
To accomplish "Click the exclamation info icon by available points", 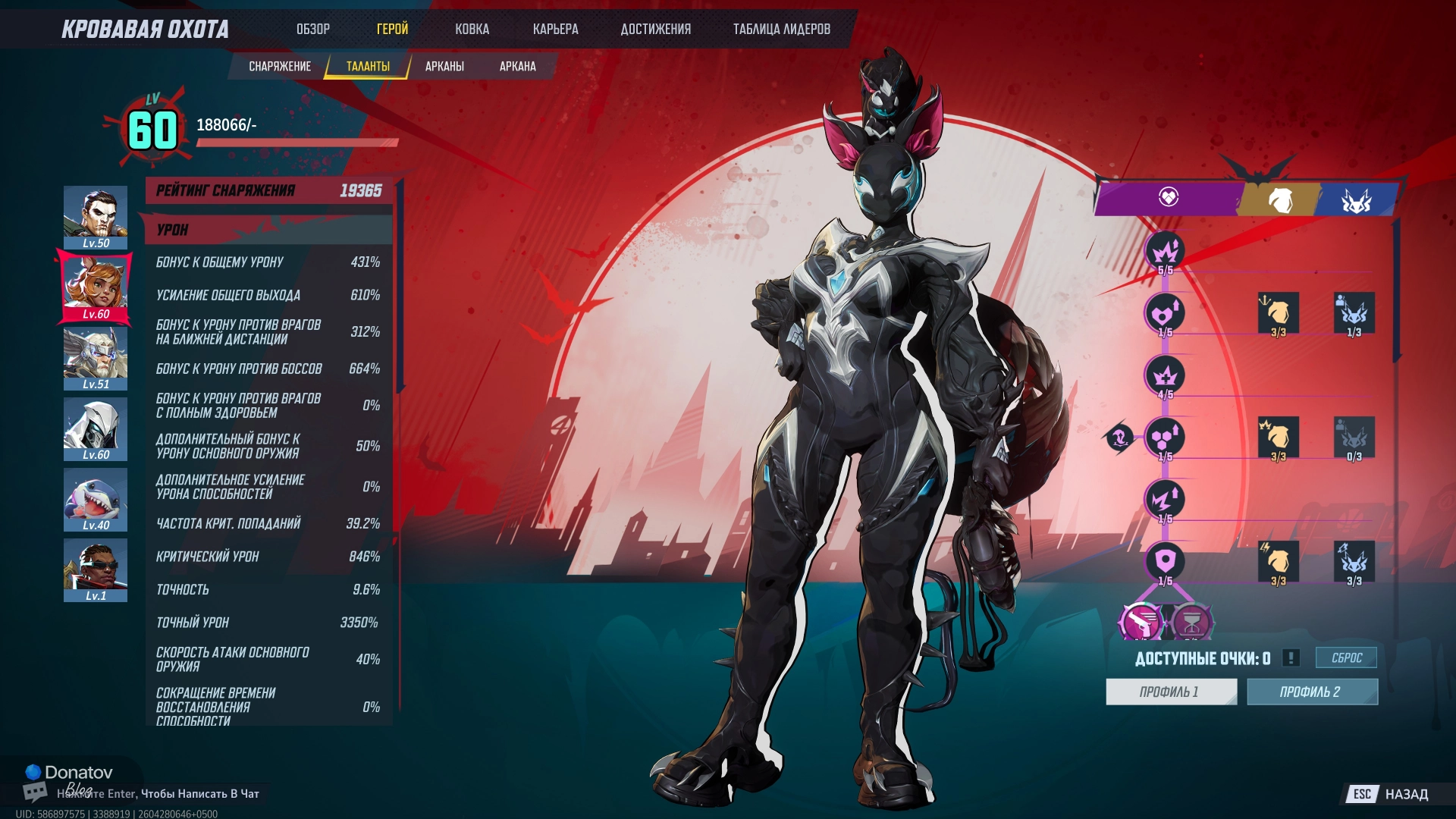I will (1291, 658).
